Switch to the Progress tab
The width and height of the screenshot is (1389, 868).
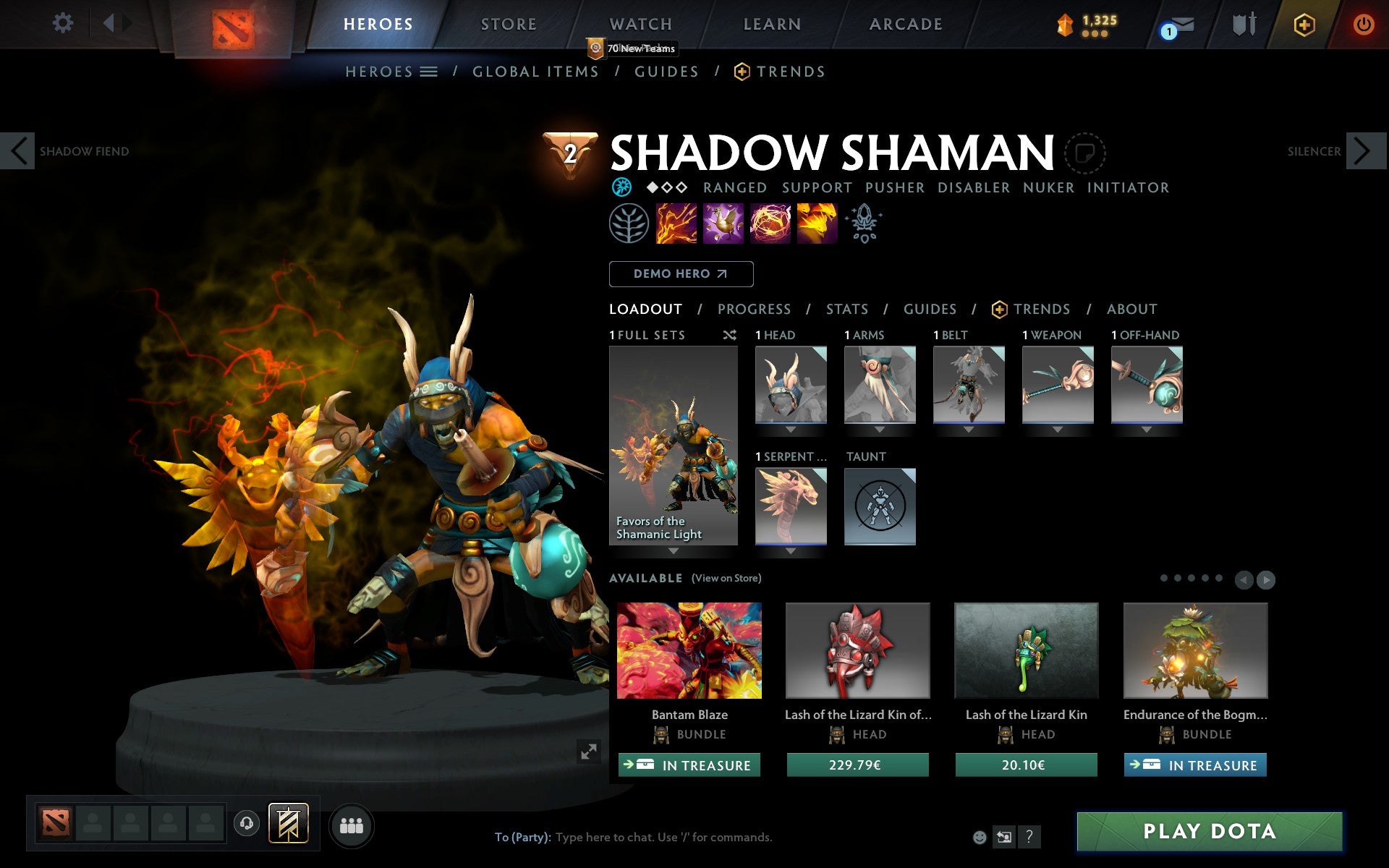click(x=754, y=309)
